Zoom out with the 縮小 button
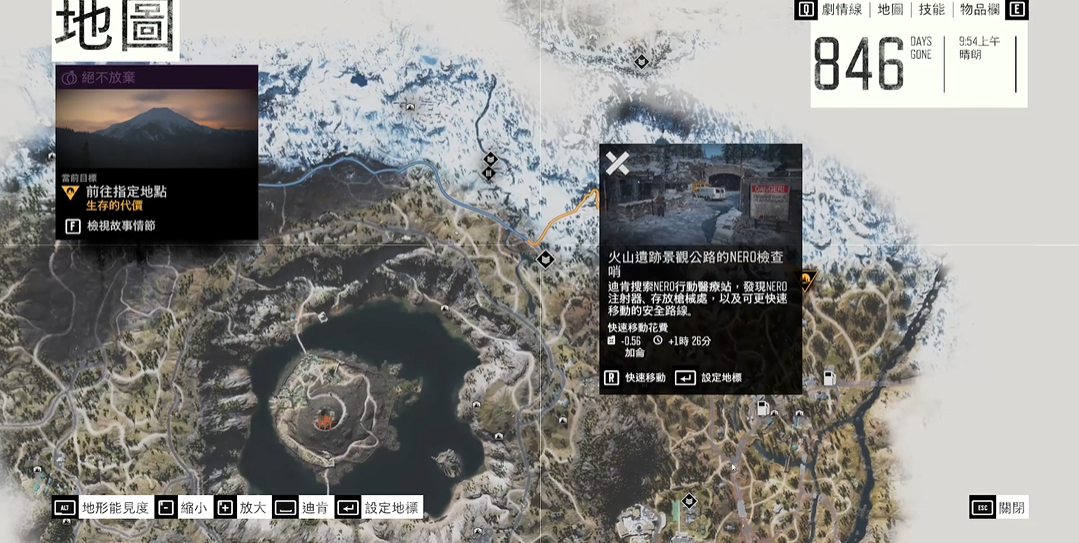Screen dimensions: 1079x543 (181, 508)
